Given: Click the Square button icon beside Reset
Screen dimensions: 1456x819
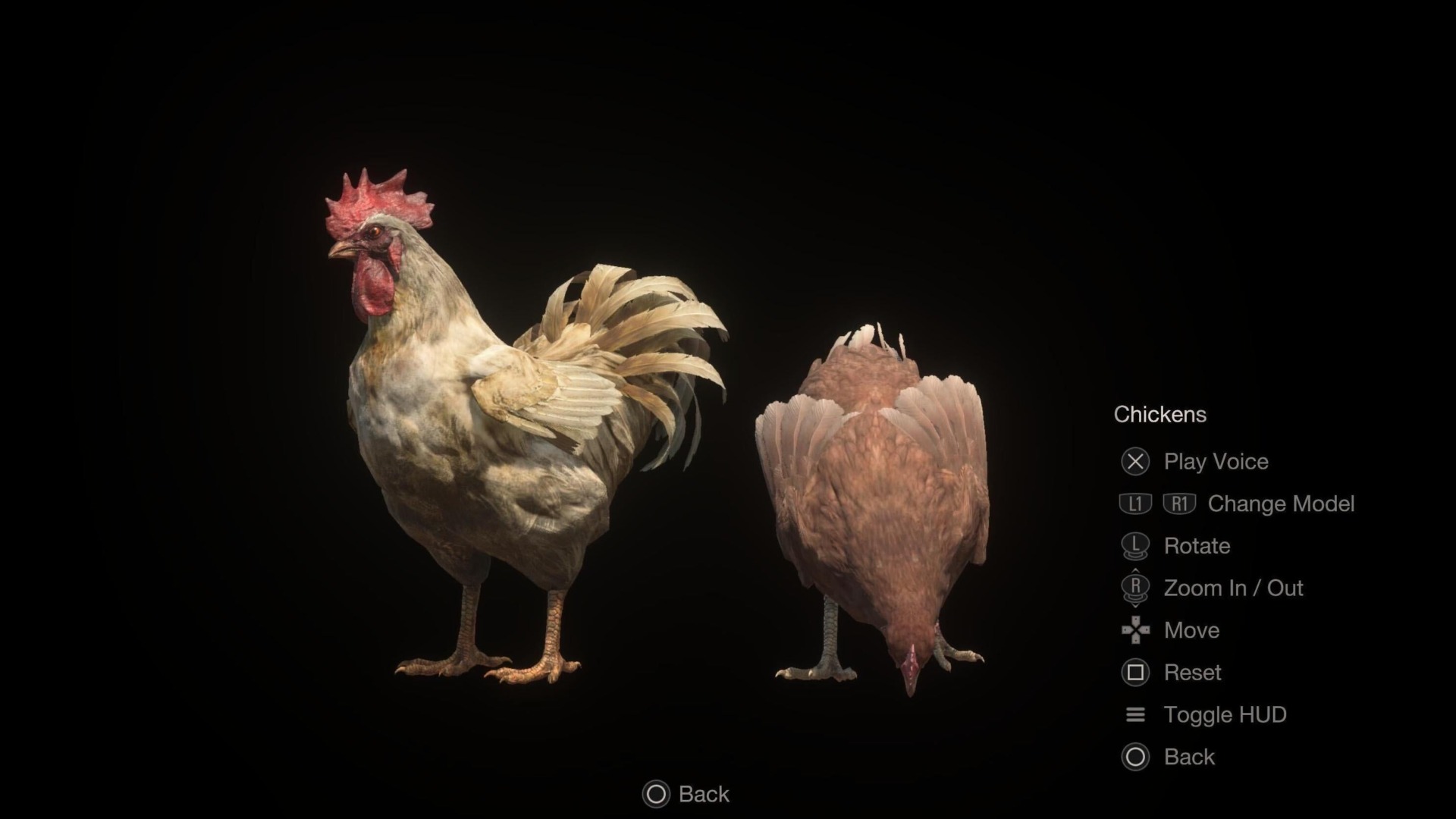Looking at the screenshot, I should (x=1135, y=673).
